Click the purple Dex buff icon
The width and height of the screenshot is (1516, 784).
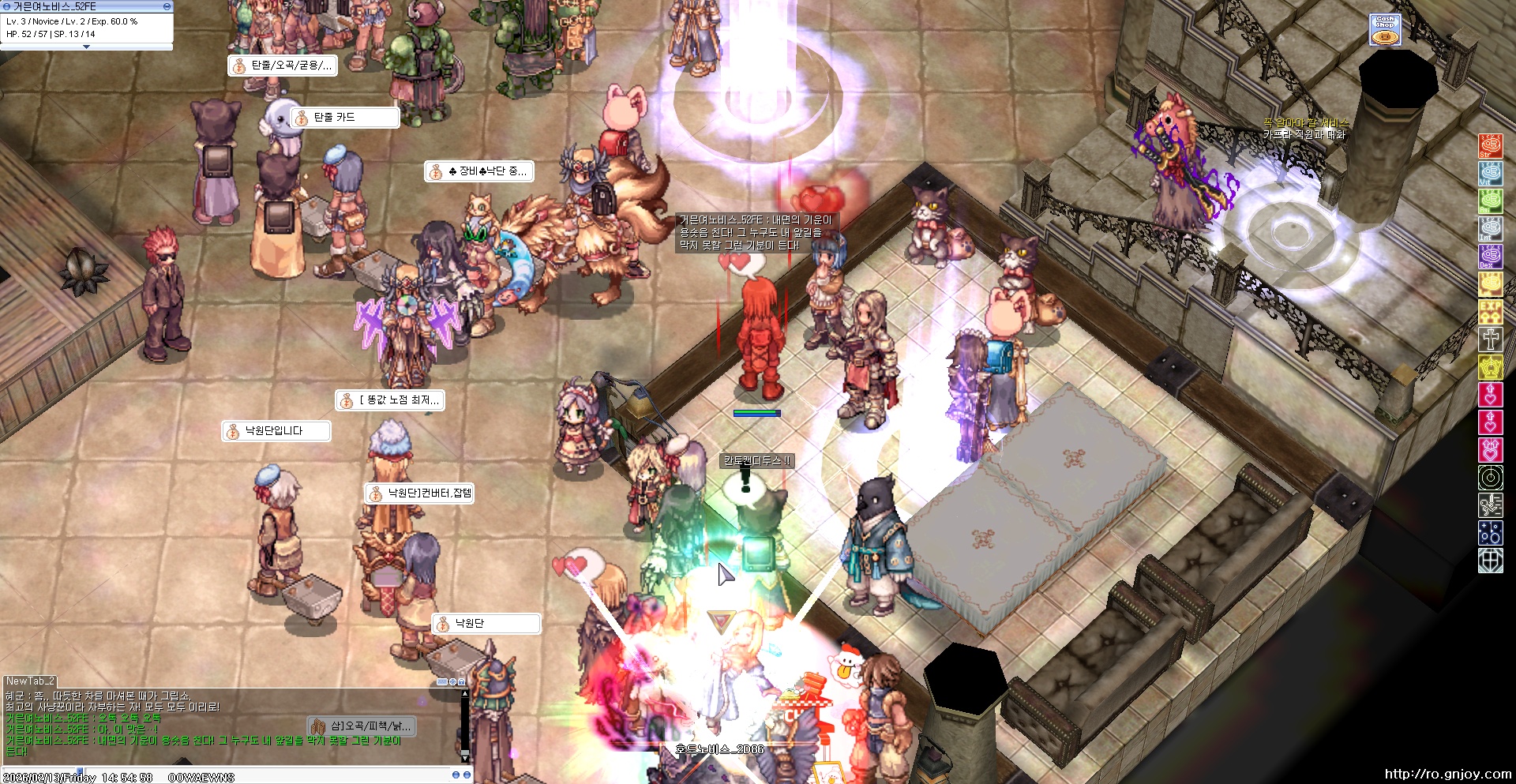tap(1490, 256)
